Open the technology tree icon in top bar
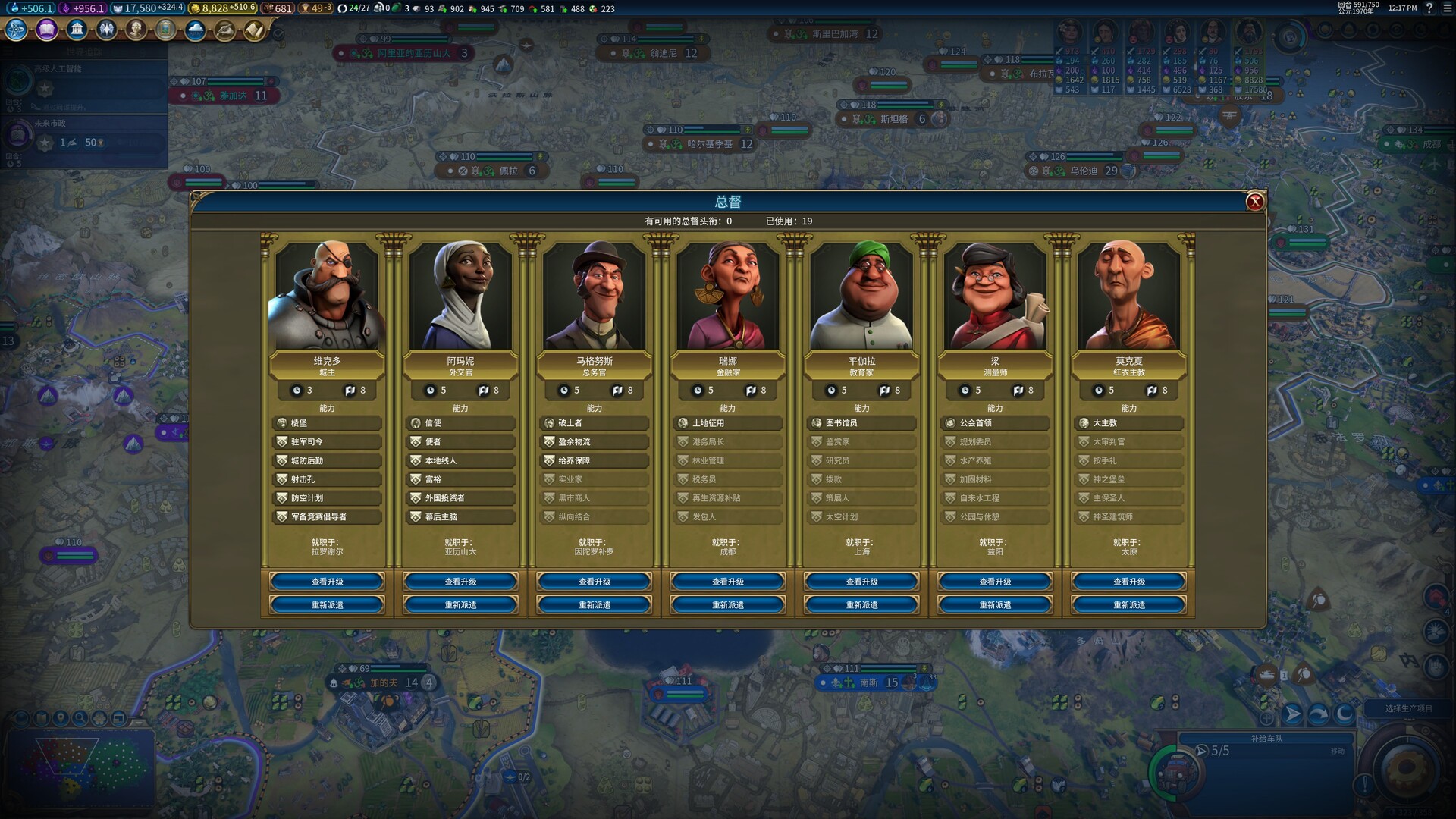The width and height of the screenshot is (1456, 819). 16,30
